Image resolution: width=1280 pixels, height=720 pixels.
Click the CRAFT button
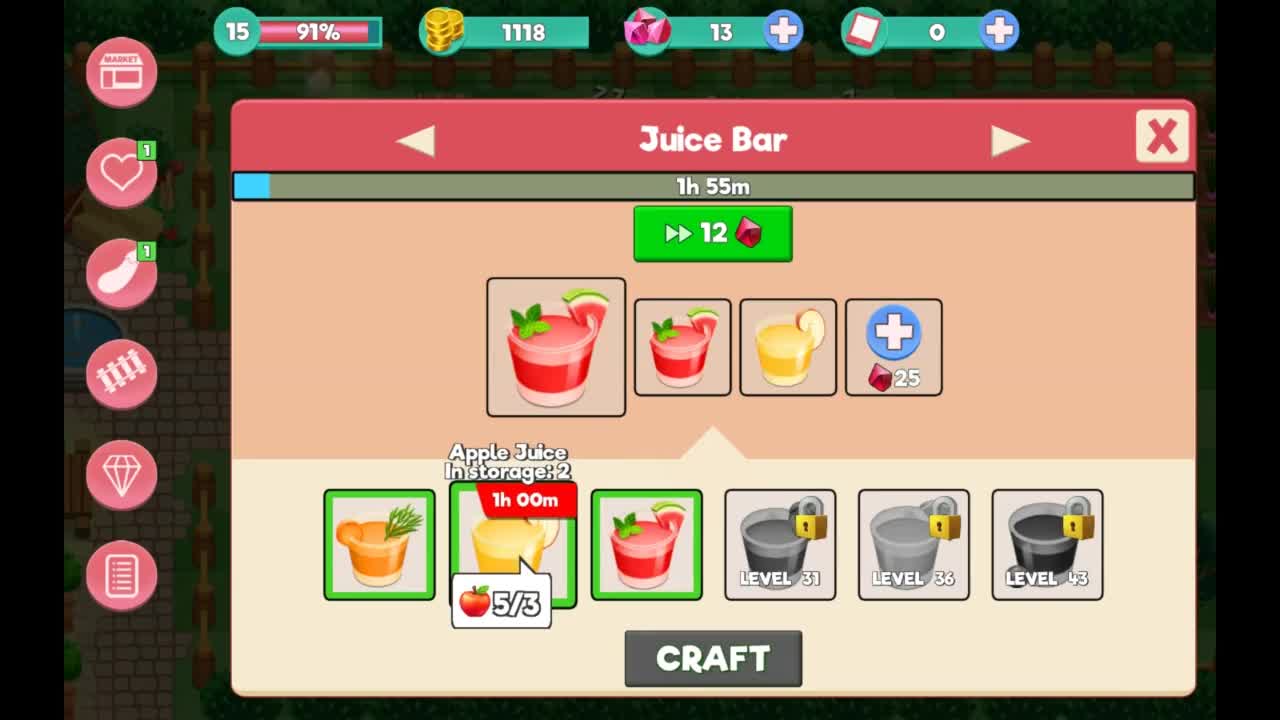click(713, 658)
